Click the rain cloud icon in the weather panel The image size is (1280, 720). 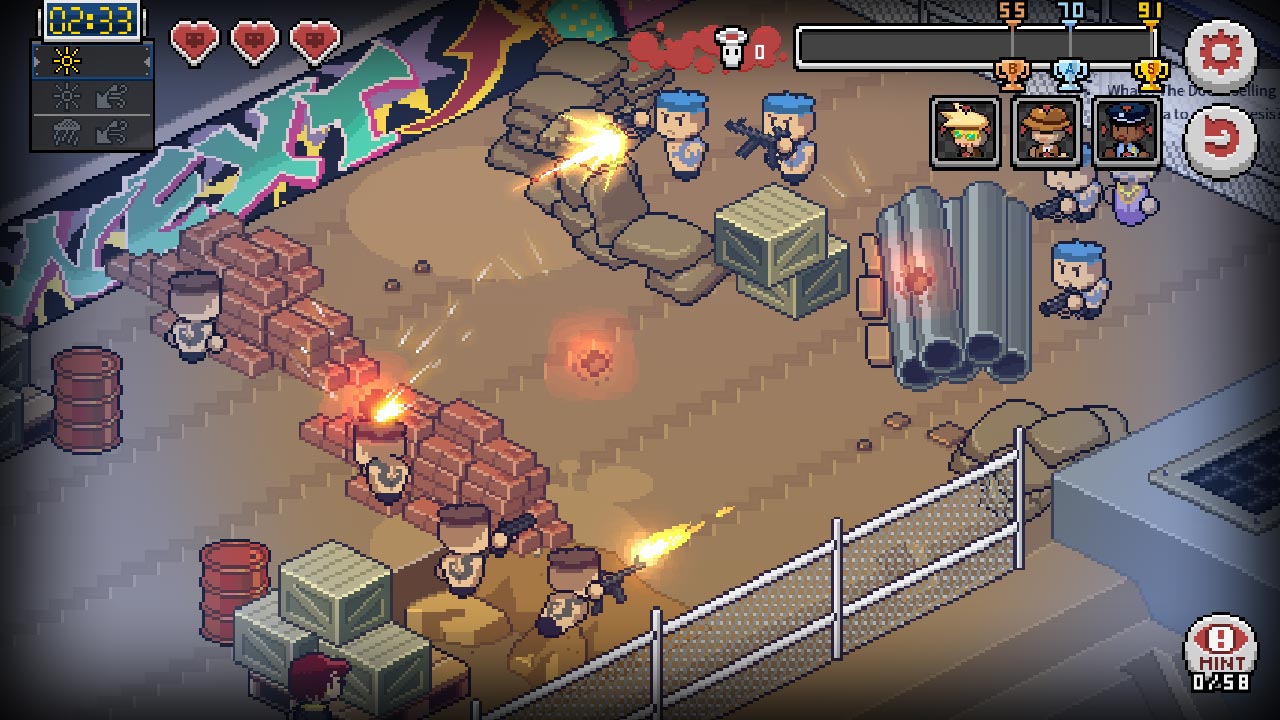pos(65,129)
